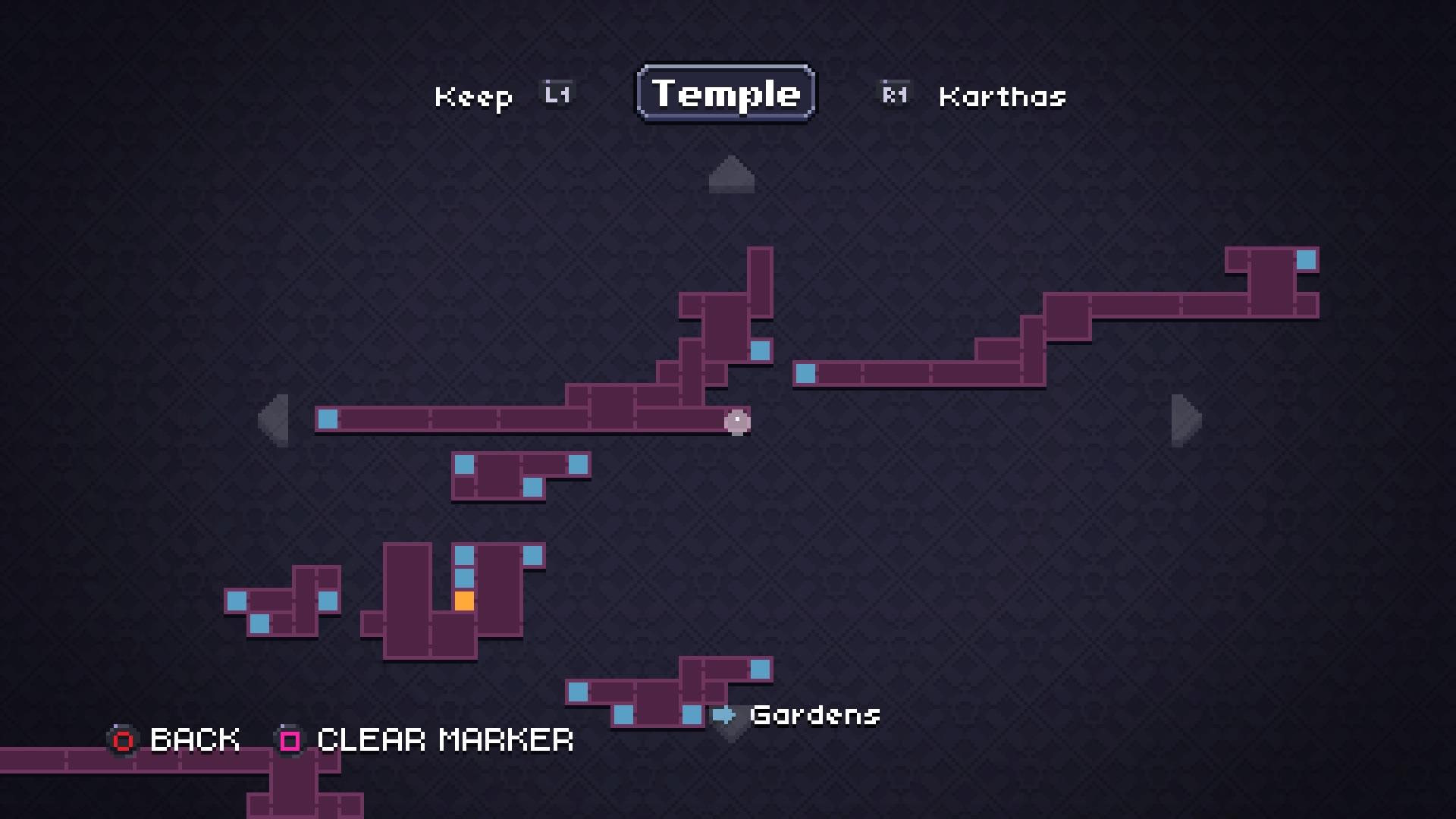Go back using the BACK option

174,740
